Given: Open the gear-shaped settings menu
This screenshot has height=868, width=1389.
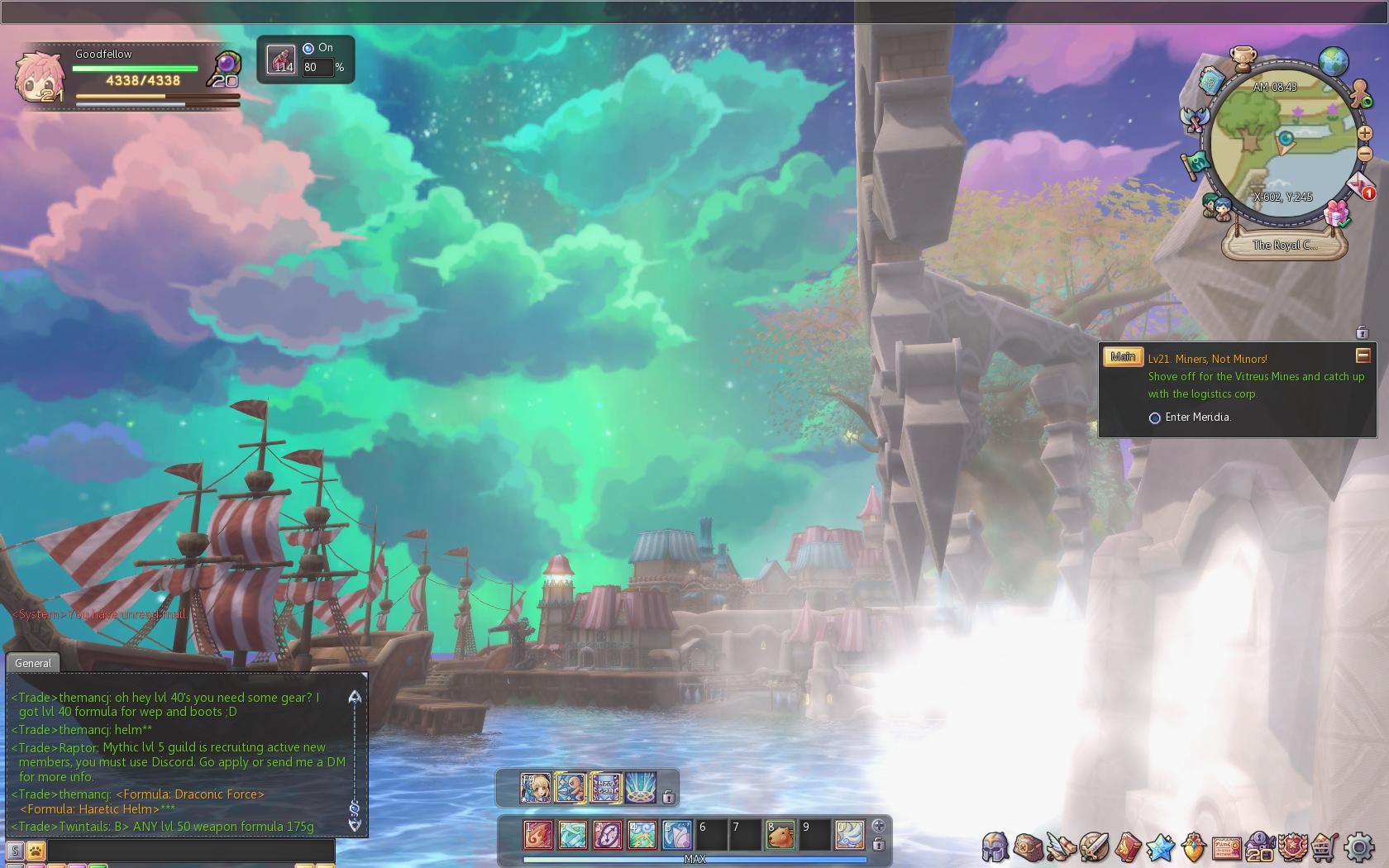Looking at the screenshot, I should 1359,847.
